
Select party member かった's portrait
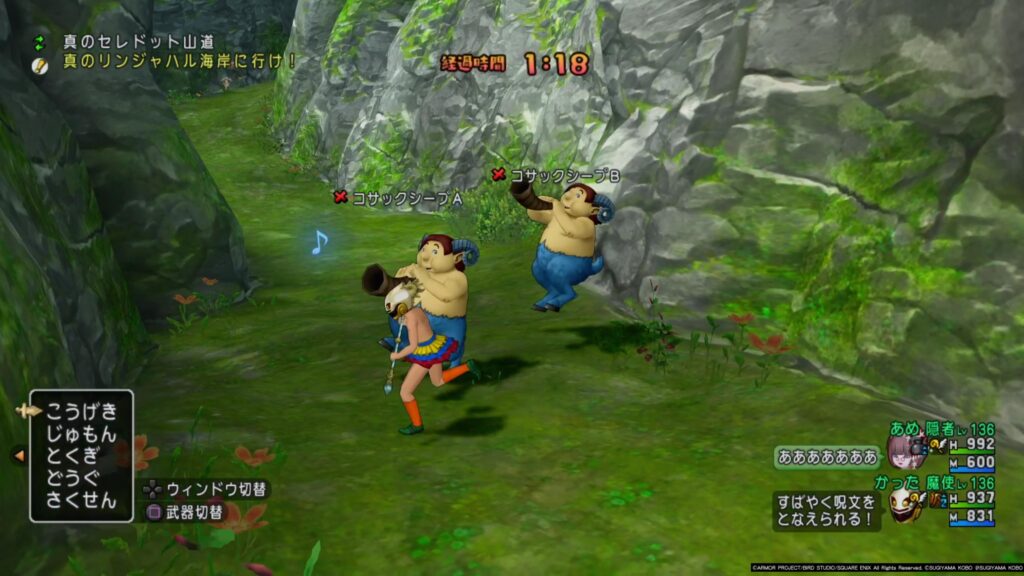click(906, 501)
